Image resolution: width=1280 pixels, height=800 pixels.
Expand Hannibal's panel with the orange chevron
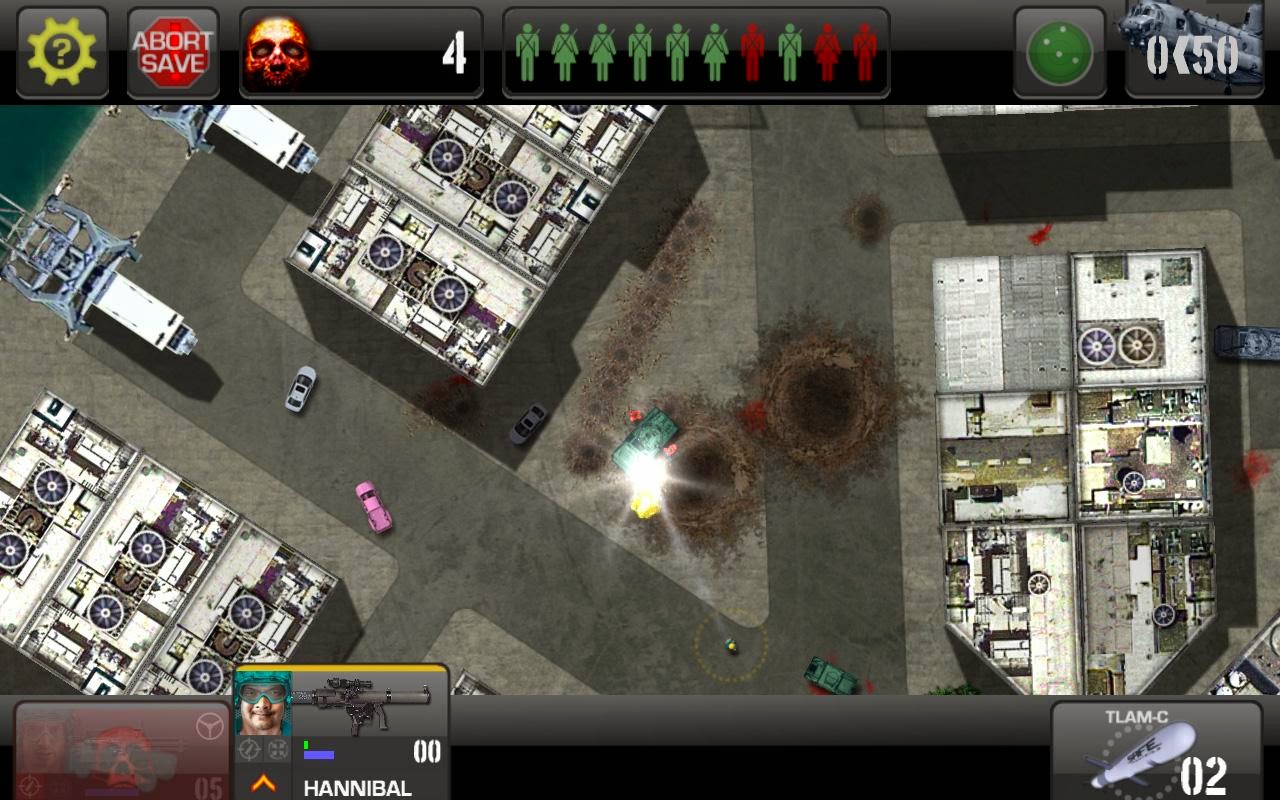(264, 785)
